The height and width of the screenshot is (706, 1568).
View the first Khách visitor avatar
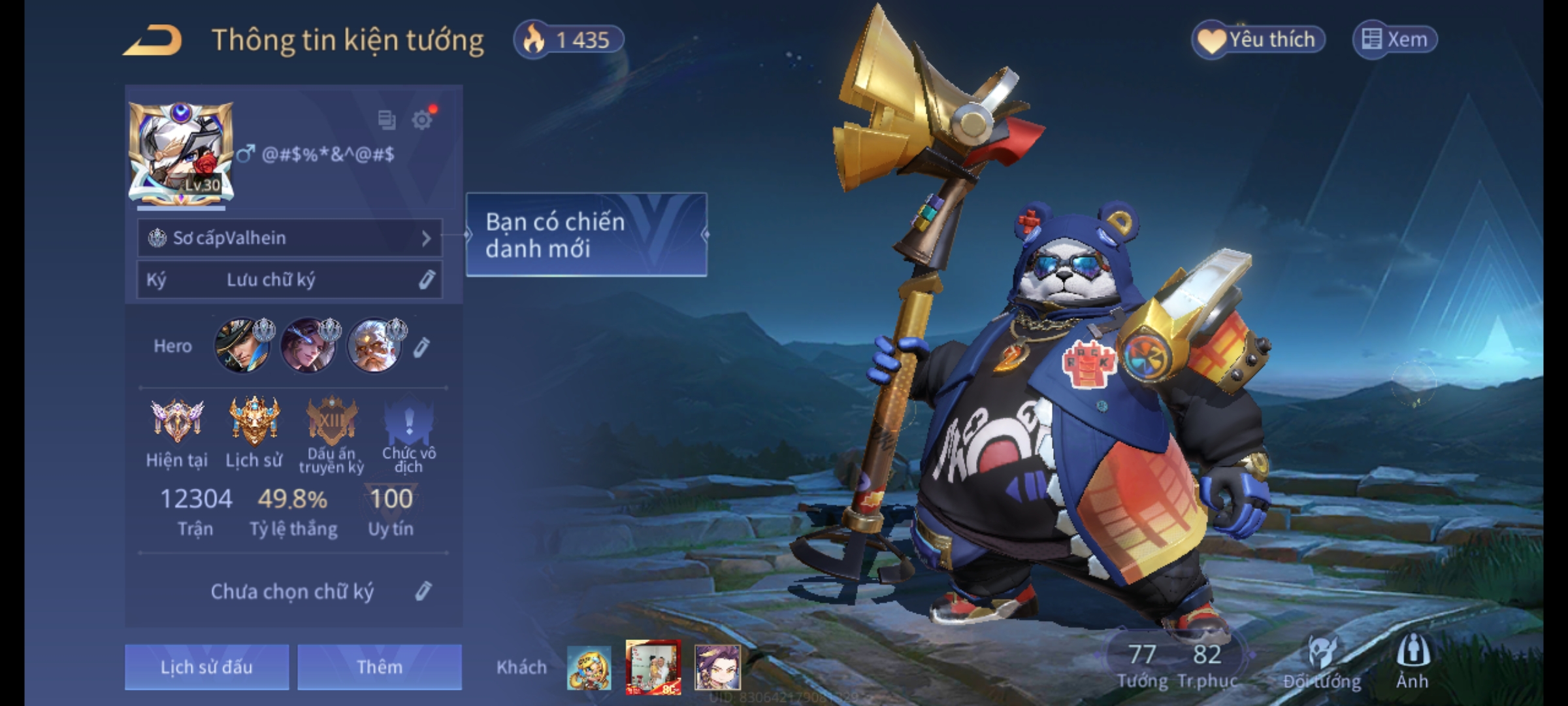[x=589, y=667]
